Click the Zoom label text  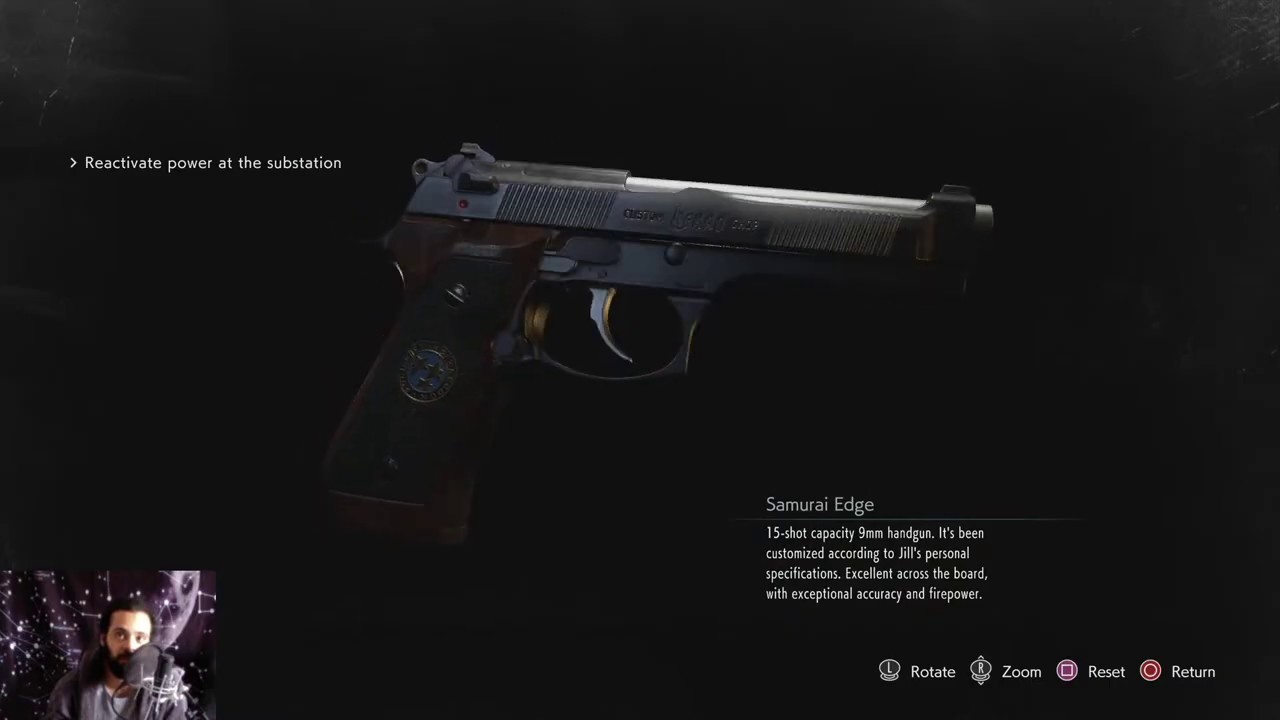(1021, 671)
